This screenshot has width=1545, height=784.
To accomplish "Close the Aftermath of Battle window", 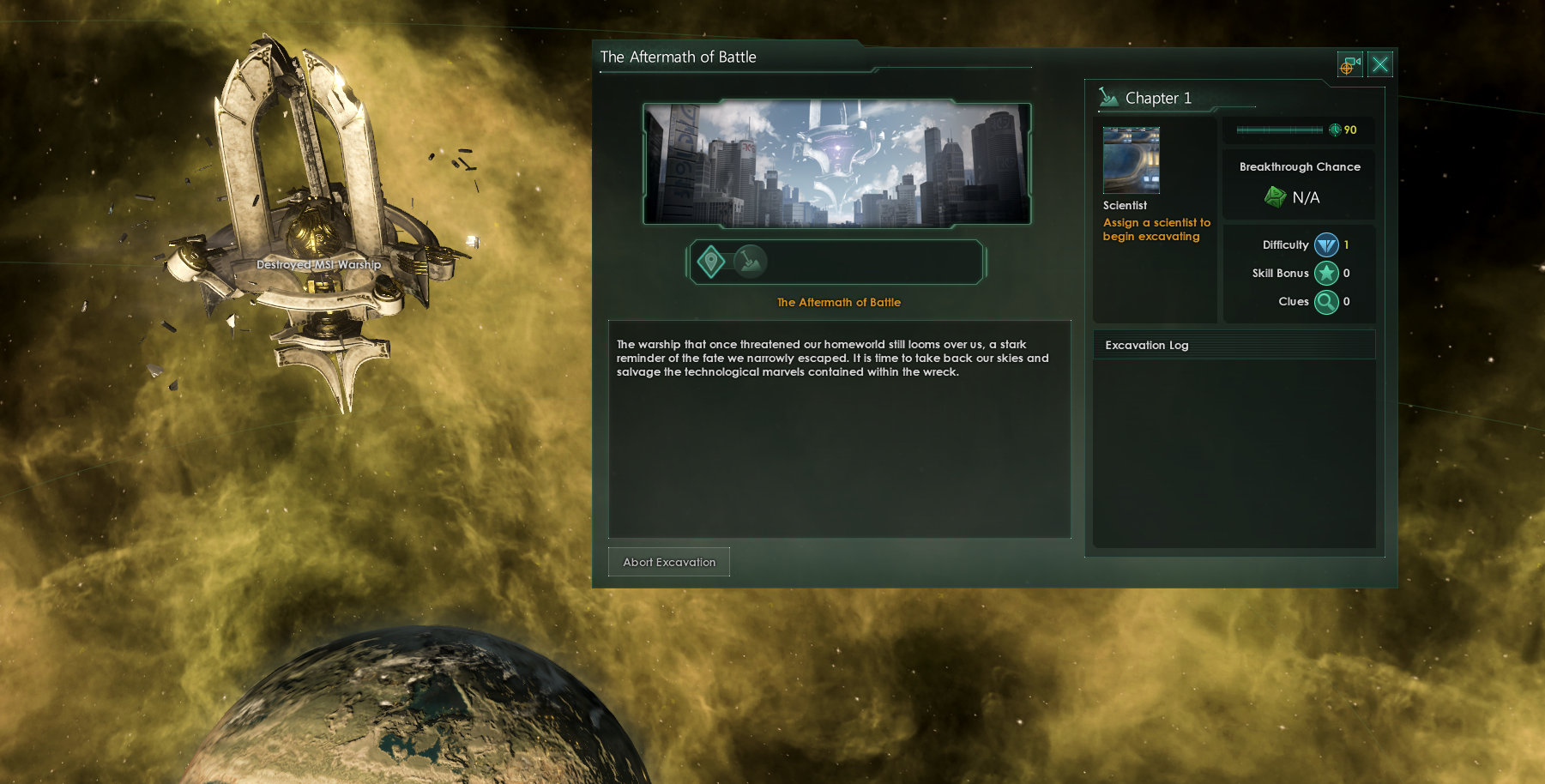I will (1379, 64).
